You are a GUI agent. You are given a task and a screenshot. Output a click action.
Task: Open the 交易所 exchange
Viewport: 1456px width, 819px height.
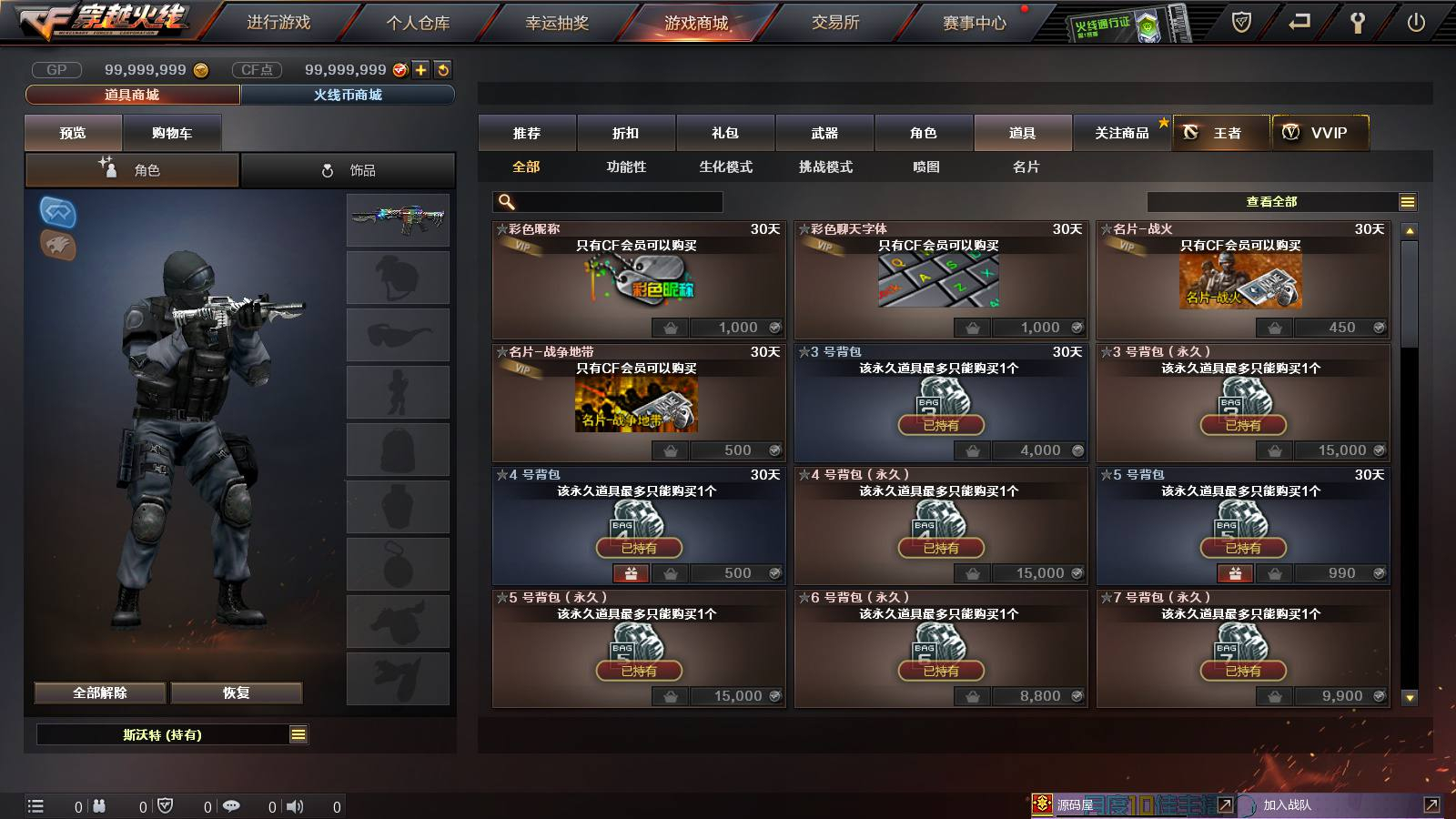point(835,23)
